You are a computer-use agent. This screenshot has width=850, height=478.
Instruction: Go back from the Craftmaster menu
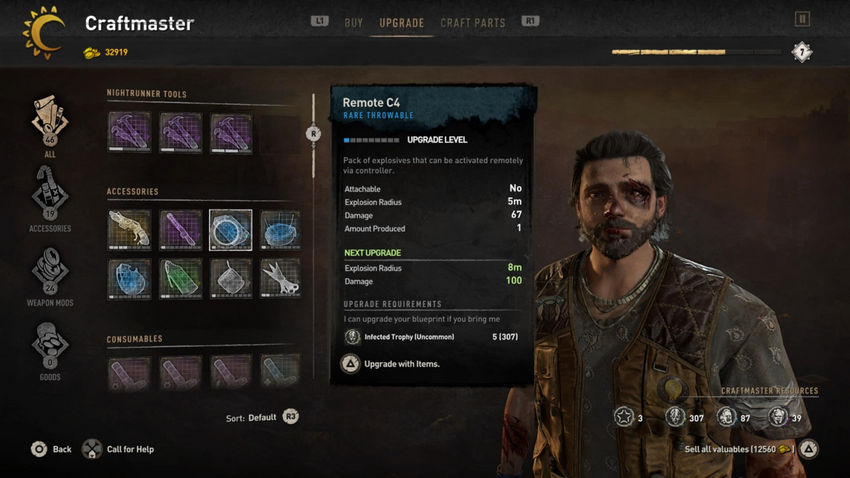click(x=50, y=449)
